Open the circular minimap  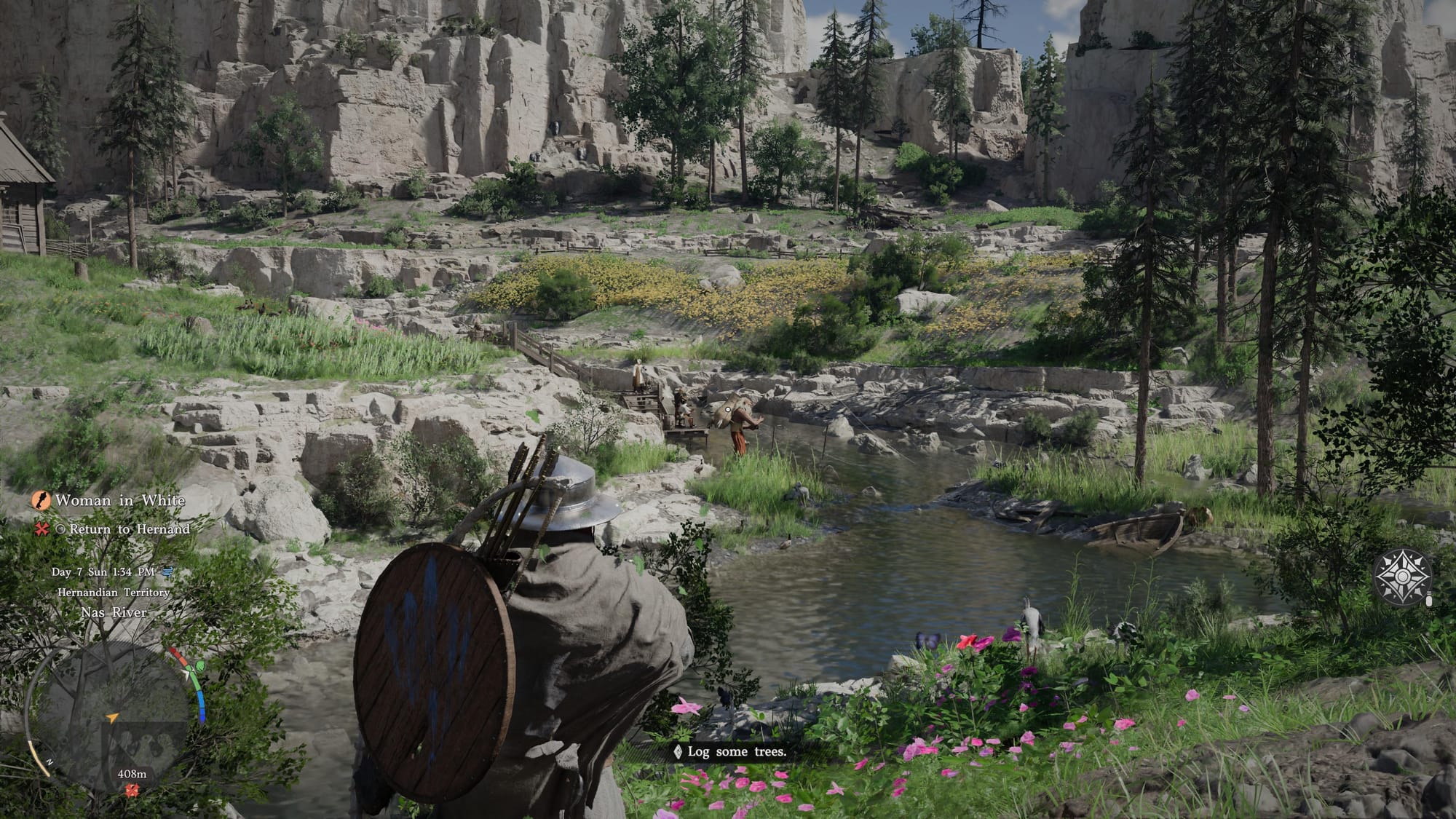108,717
